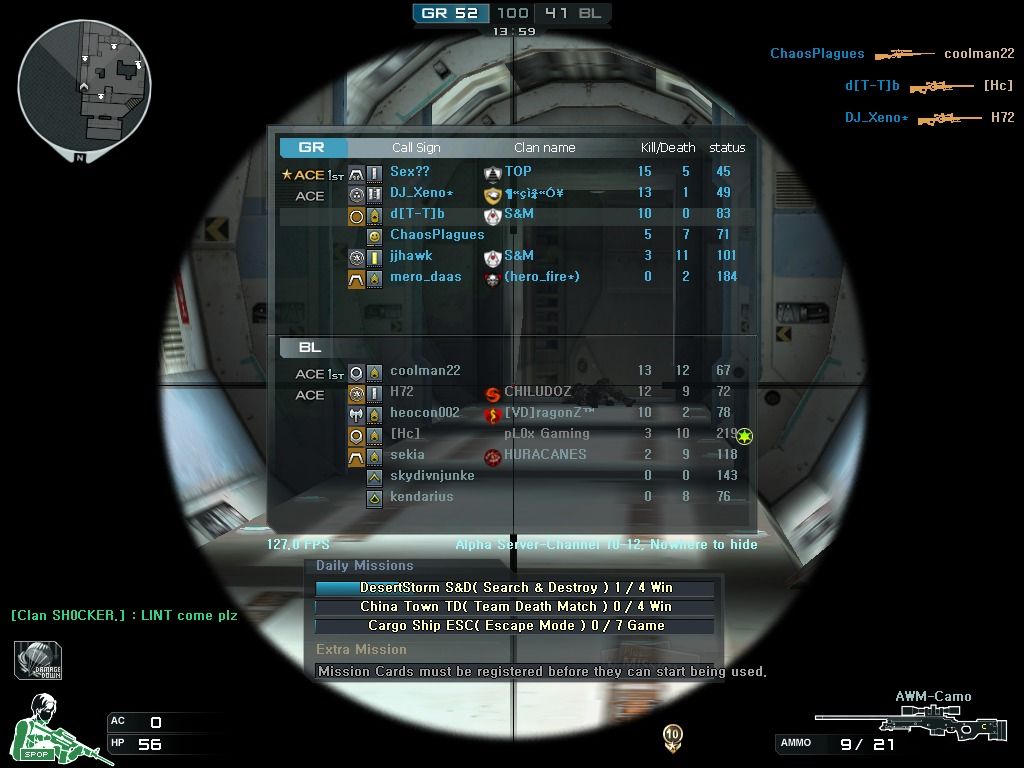
Task: Select DesertStorm S&D daily mission
Action: 515,588
